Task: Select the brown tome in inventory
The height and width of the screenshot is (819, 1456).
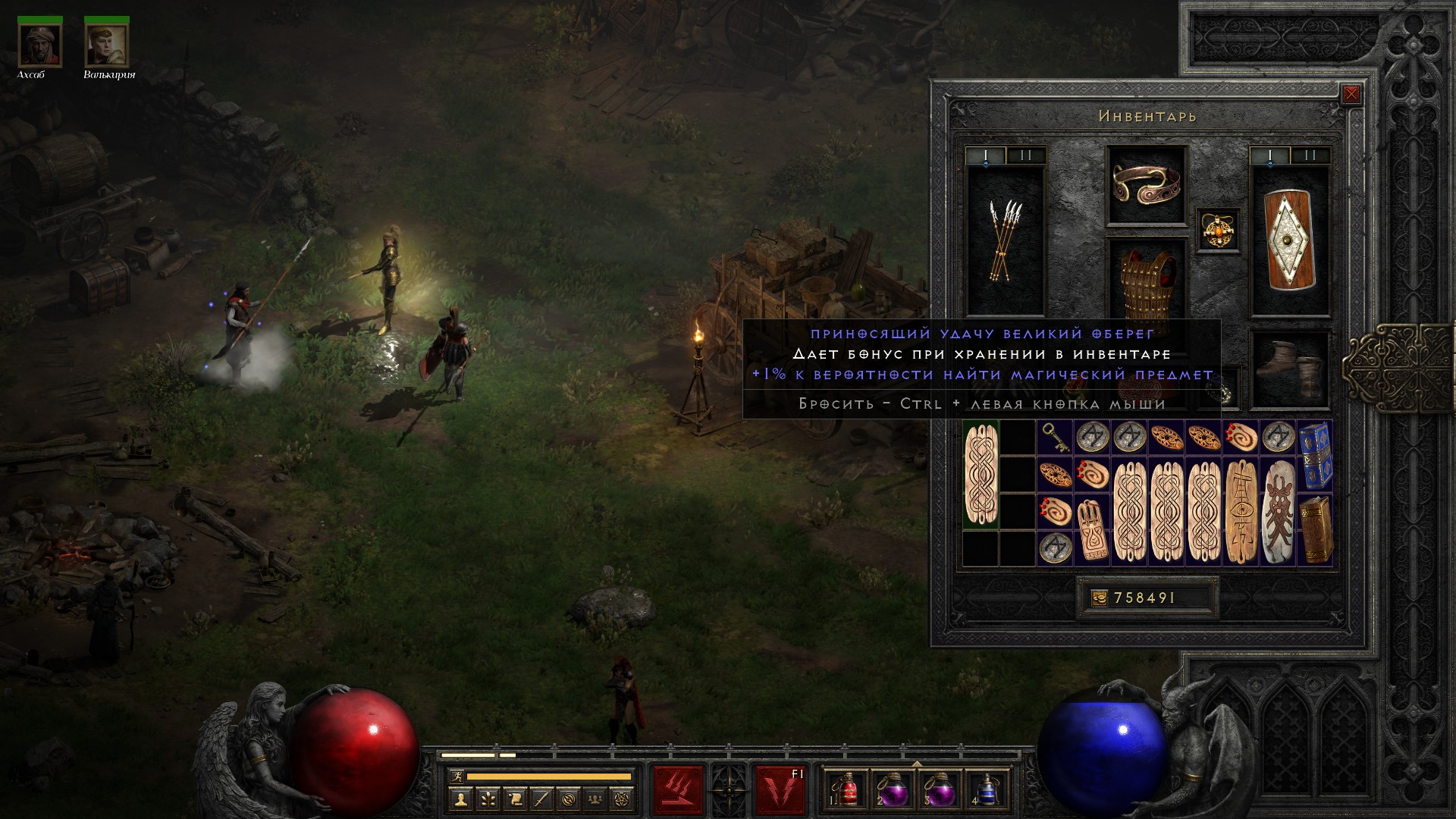Action: pos(1316,530)
